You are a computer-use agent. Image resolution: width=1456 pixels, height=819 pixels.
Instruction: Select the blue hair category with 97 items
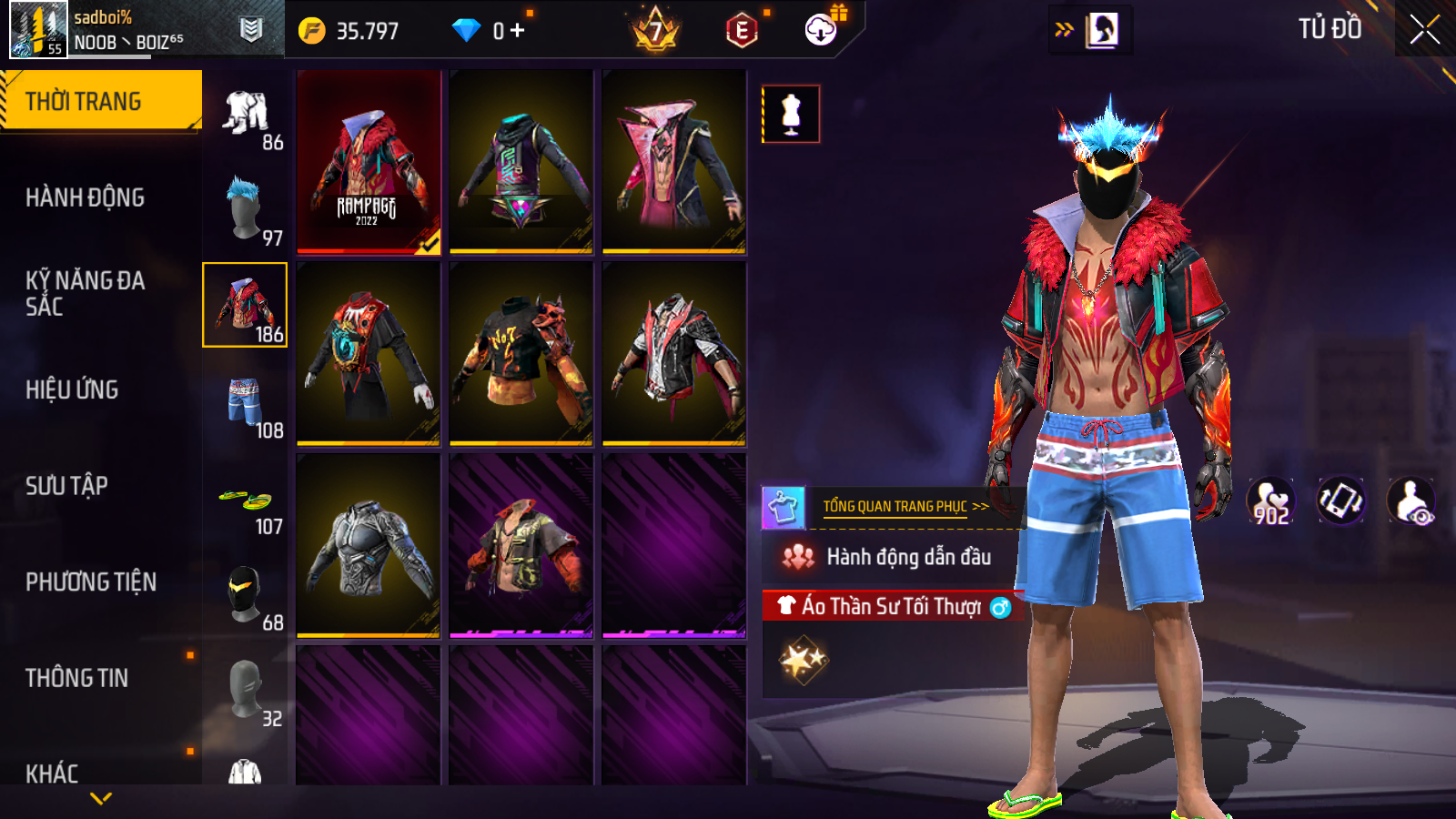(x=246, y=209)
